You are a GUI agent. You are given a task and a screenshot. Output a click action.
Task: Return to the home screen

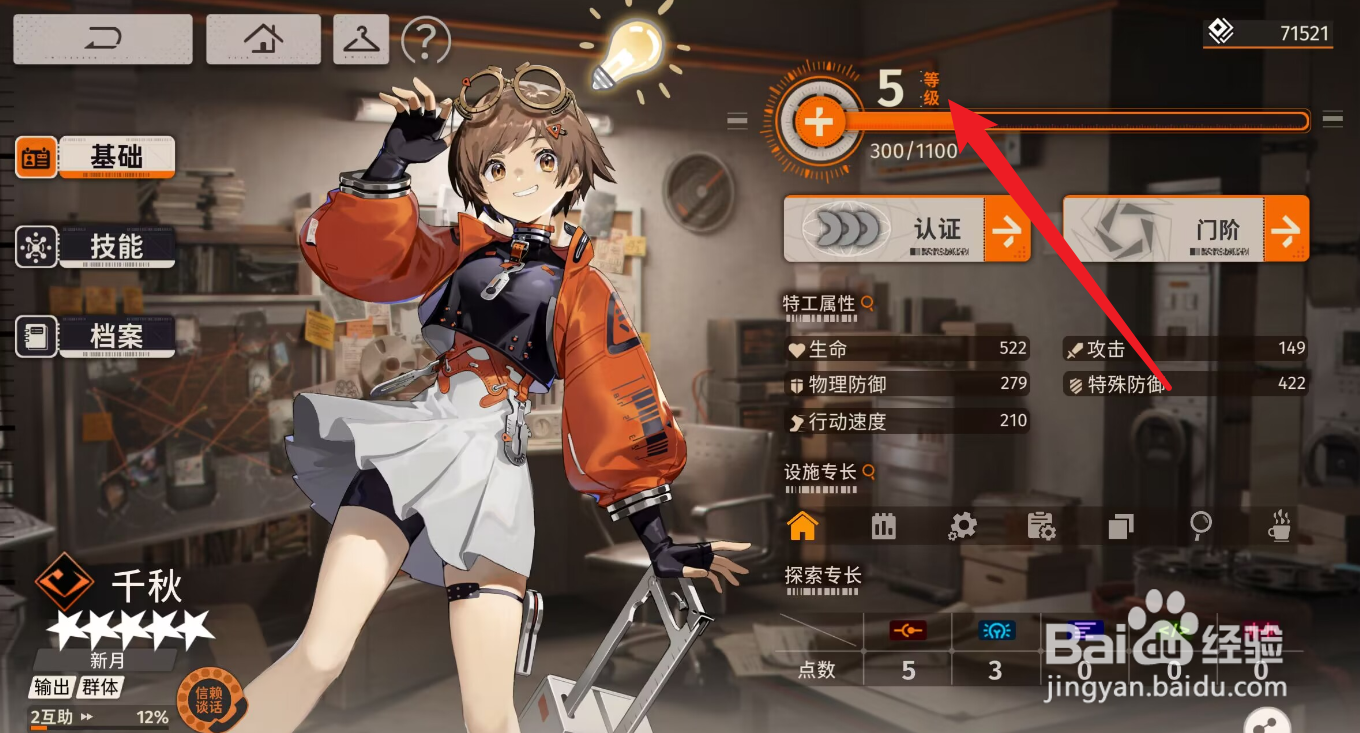pyautogui.click(x=263, y=40)
